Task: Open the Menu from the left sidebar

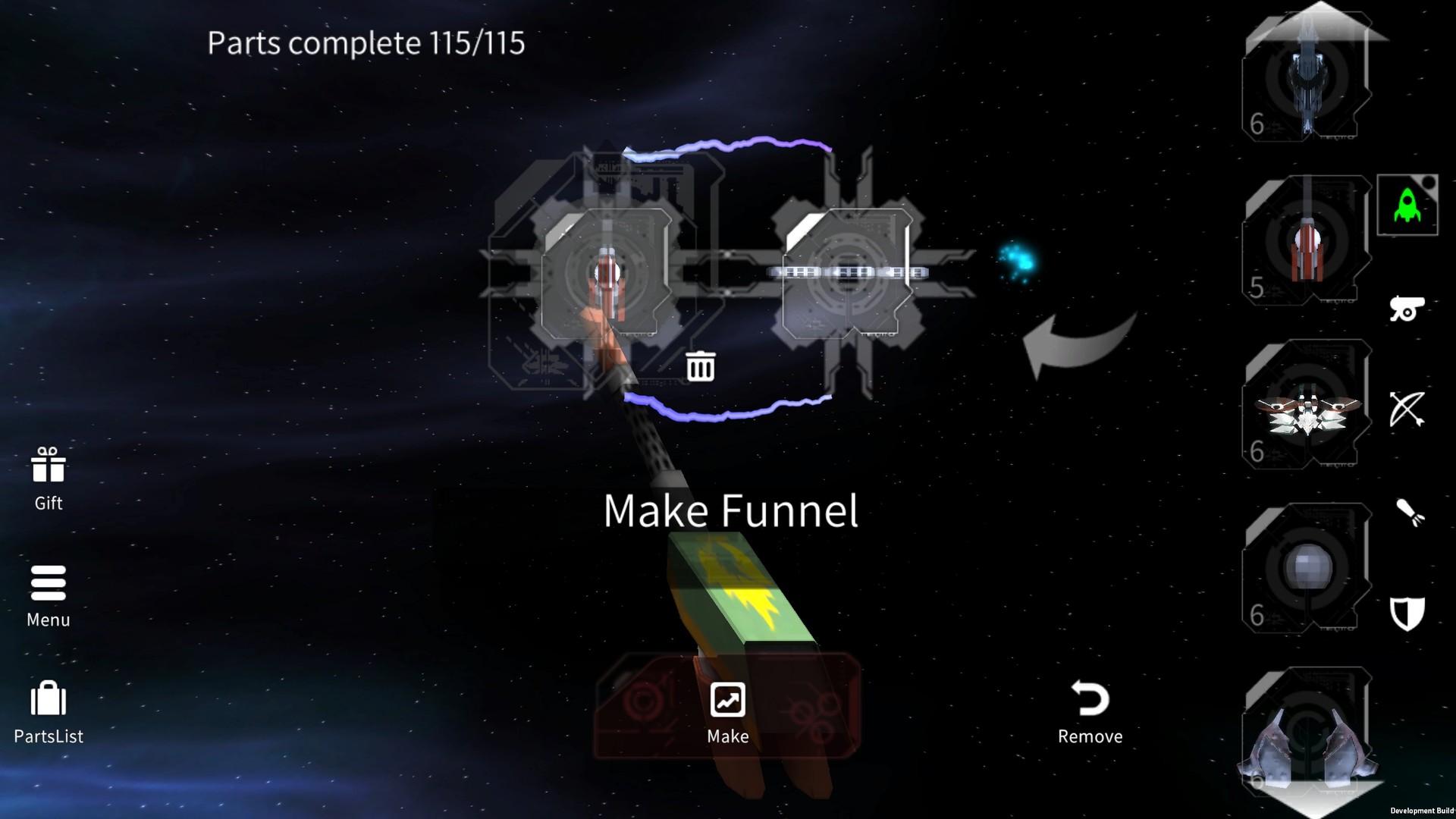Action: (x=47, y=595)
